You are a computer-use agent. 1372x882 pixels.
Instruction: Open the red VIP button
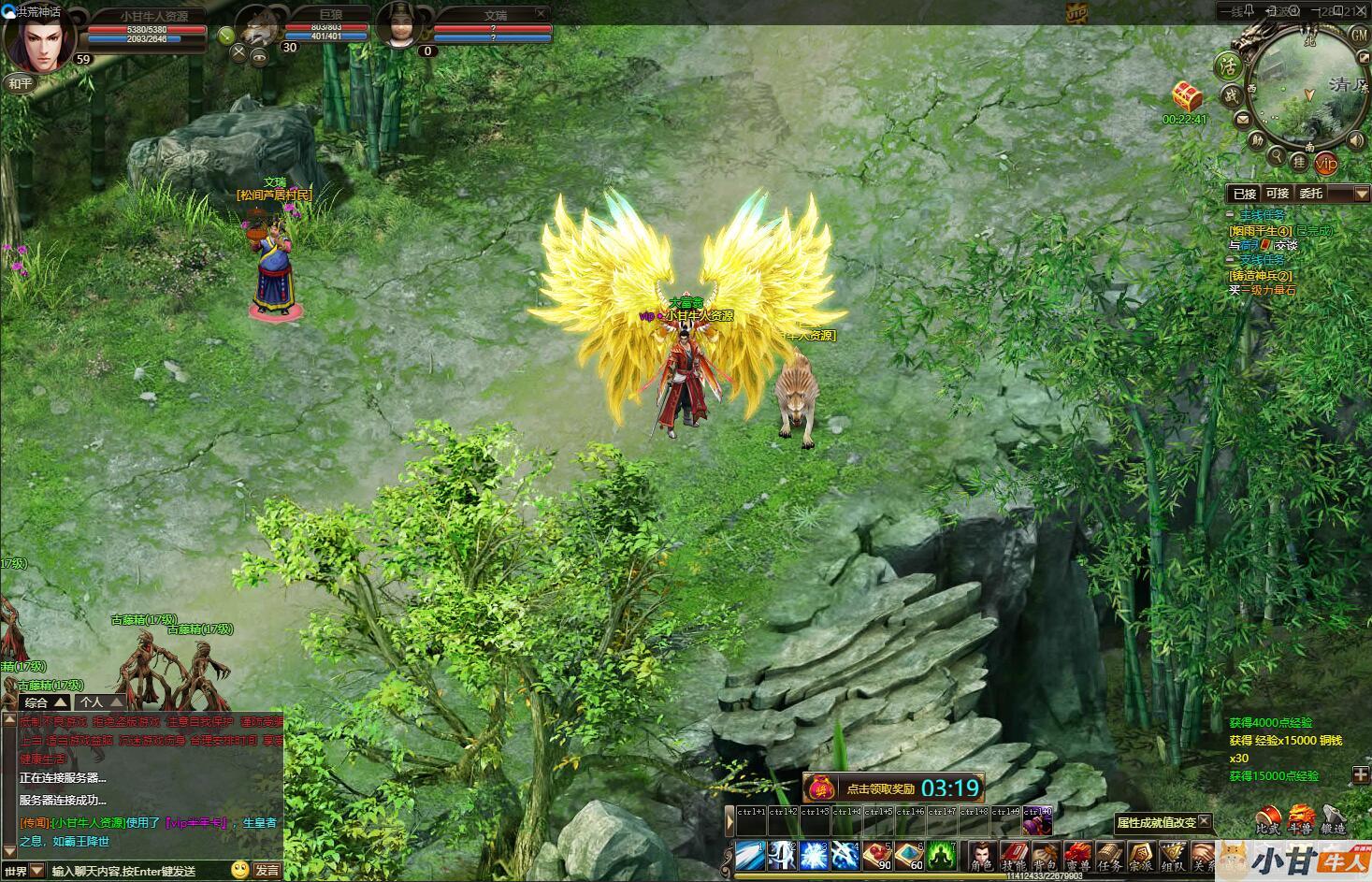click(x=1326, y=163)
